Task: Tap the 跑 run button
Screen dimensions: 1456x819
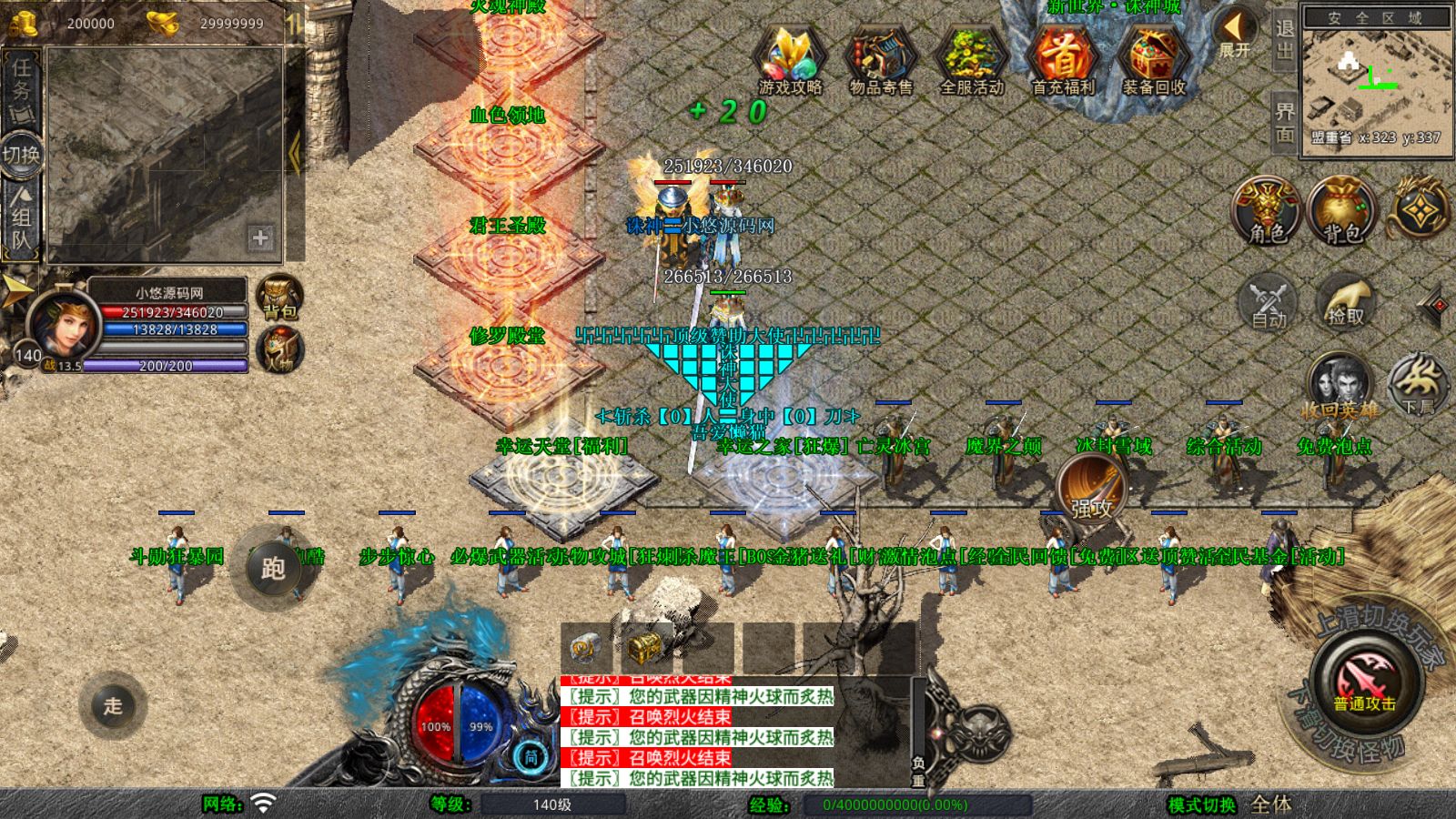Action: click(x=273, y=568)
